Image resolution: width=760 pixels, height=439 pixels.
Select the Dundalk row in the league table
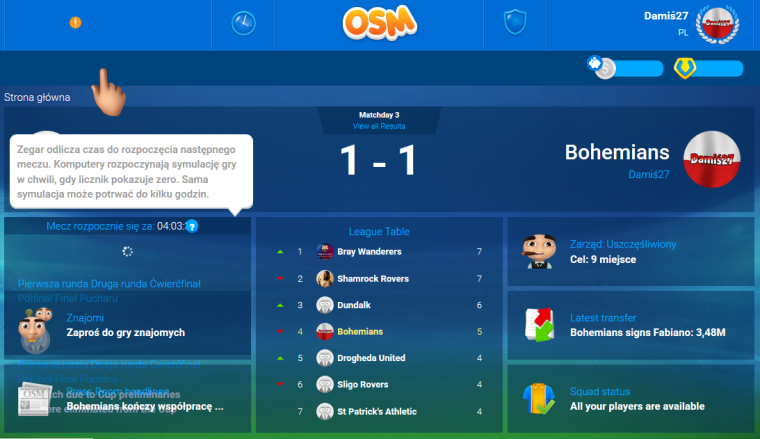click(380, 304)
